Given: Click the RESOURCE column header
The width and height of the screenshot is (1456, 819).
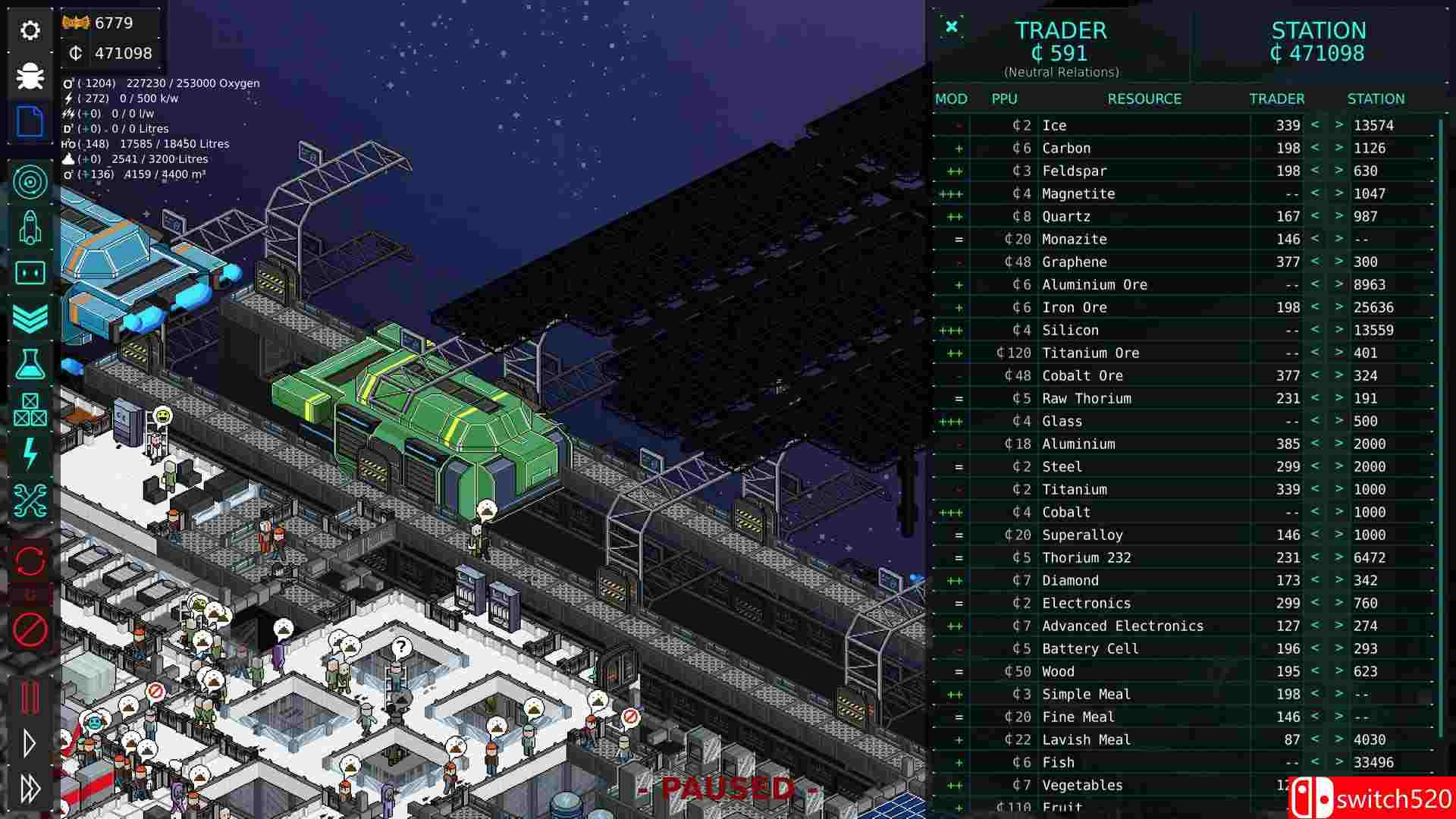Looking at the screenshot, I should (x=1144, y=99).
